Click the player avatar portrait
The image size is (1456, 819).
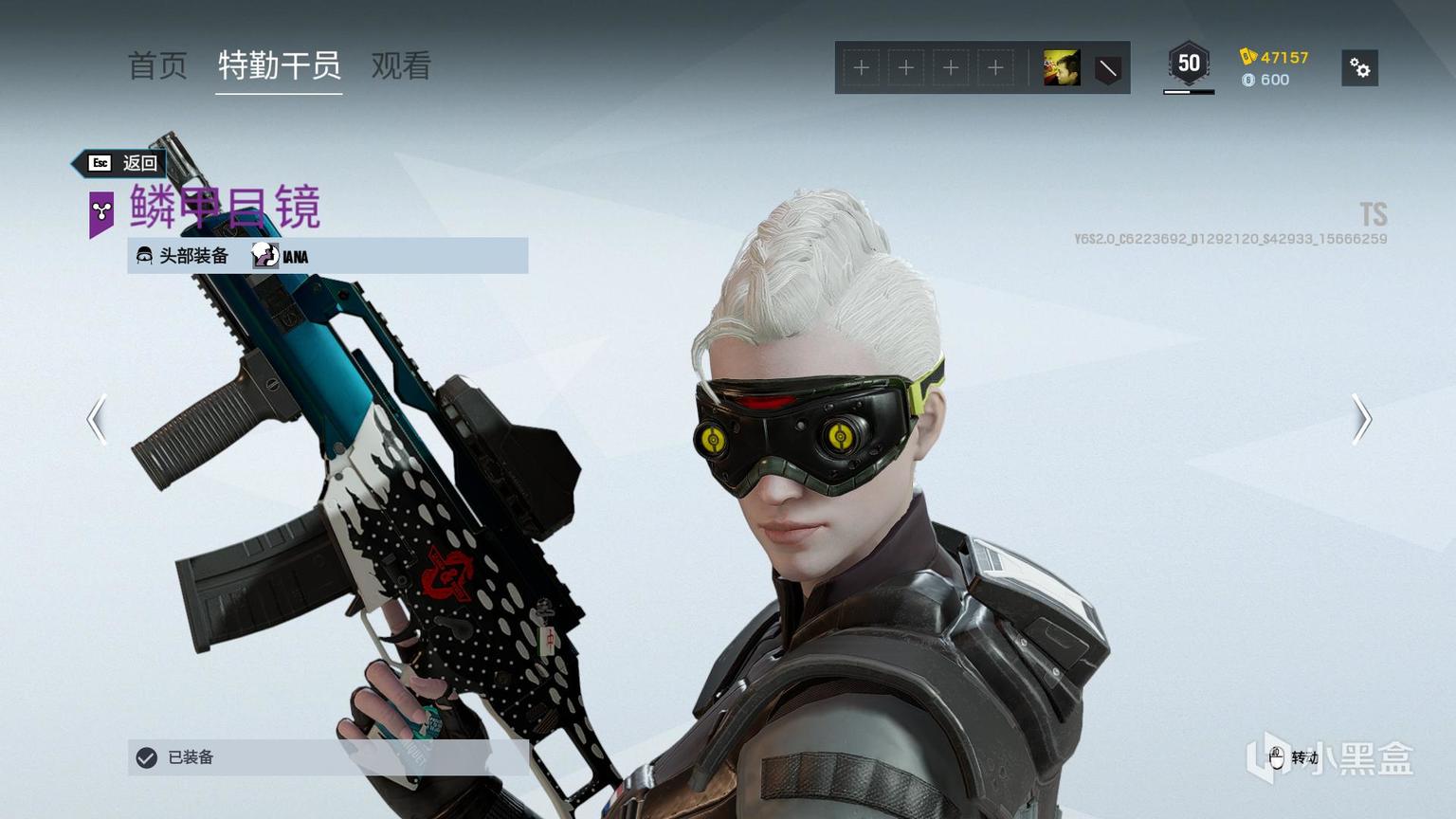click(x=1062, y=68)
